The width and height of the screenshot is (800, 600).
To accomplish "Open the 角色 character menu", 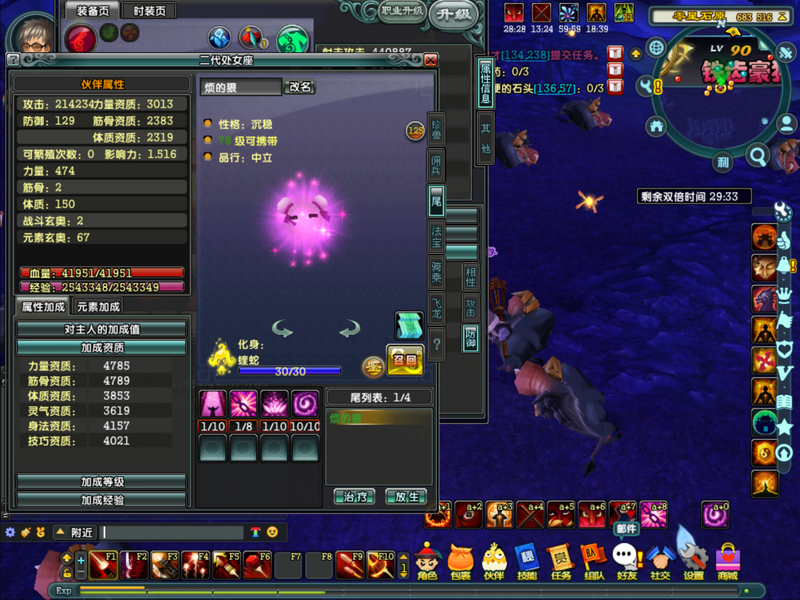I will [x=427, y=561].
